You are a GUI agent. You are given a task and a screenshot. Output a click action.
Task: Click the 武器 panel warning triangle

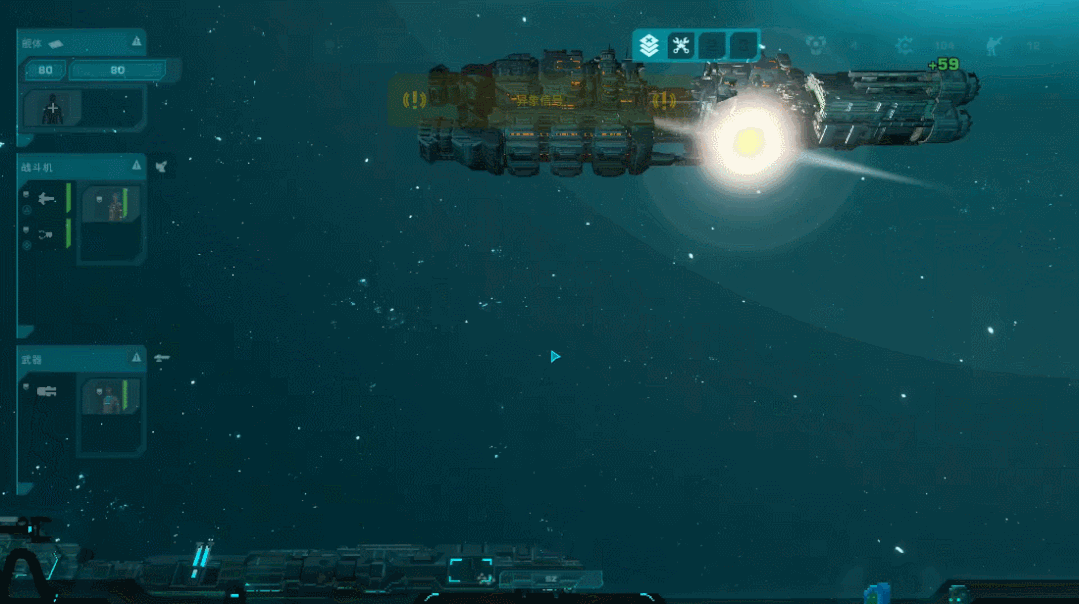tap(136, 358)
